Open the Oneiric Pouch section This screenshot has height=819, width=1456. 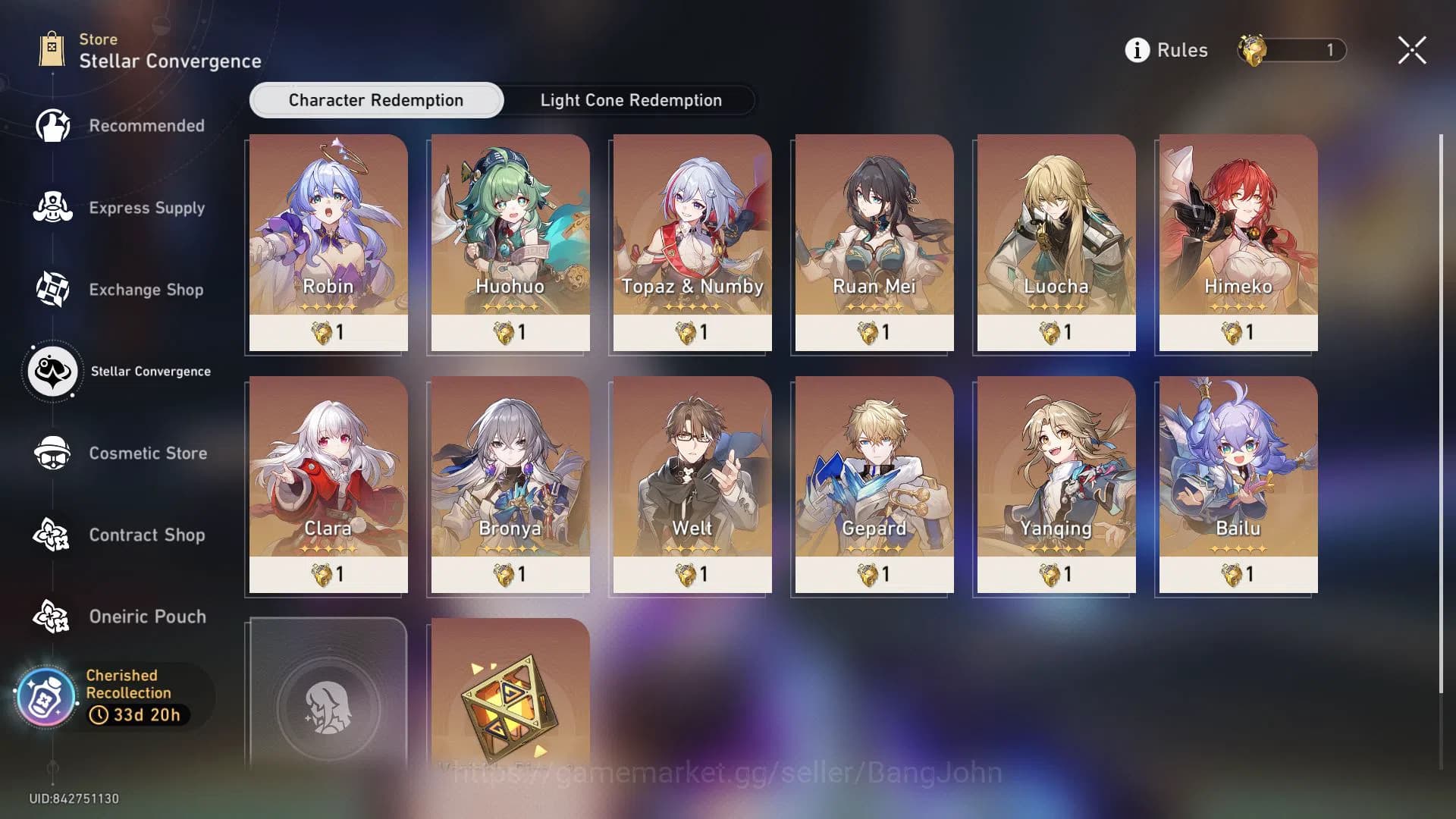52,617
